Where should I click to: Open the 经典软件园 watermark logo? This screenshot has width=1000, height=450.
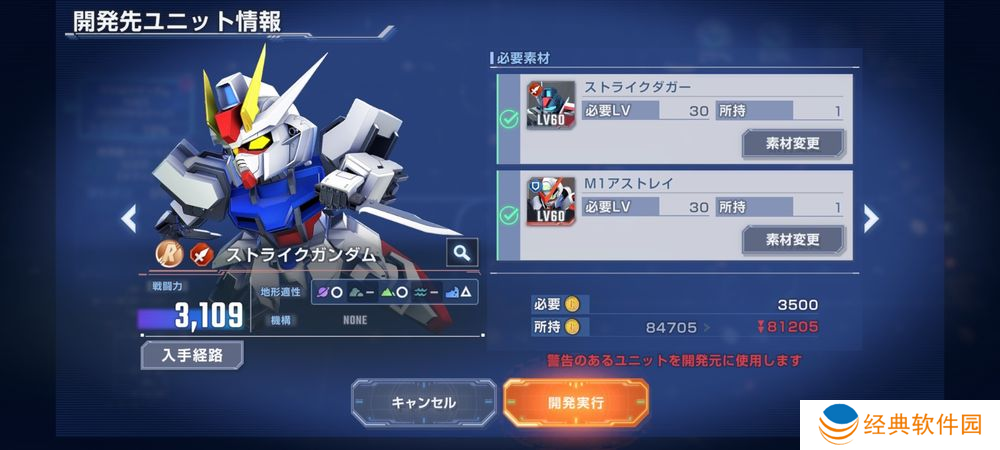(900, 425)
